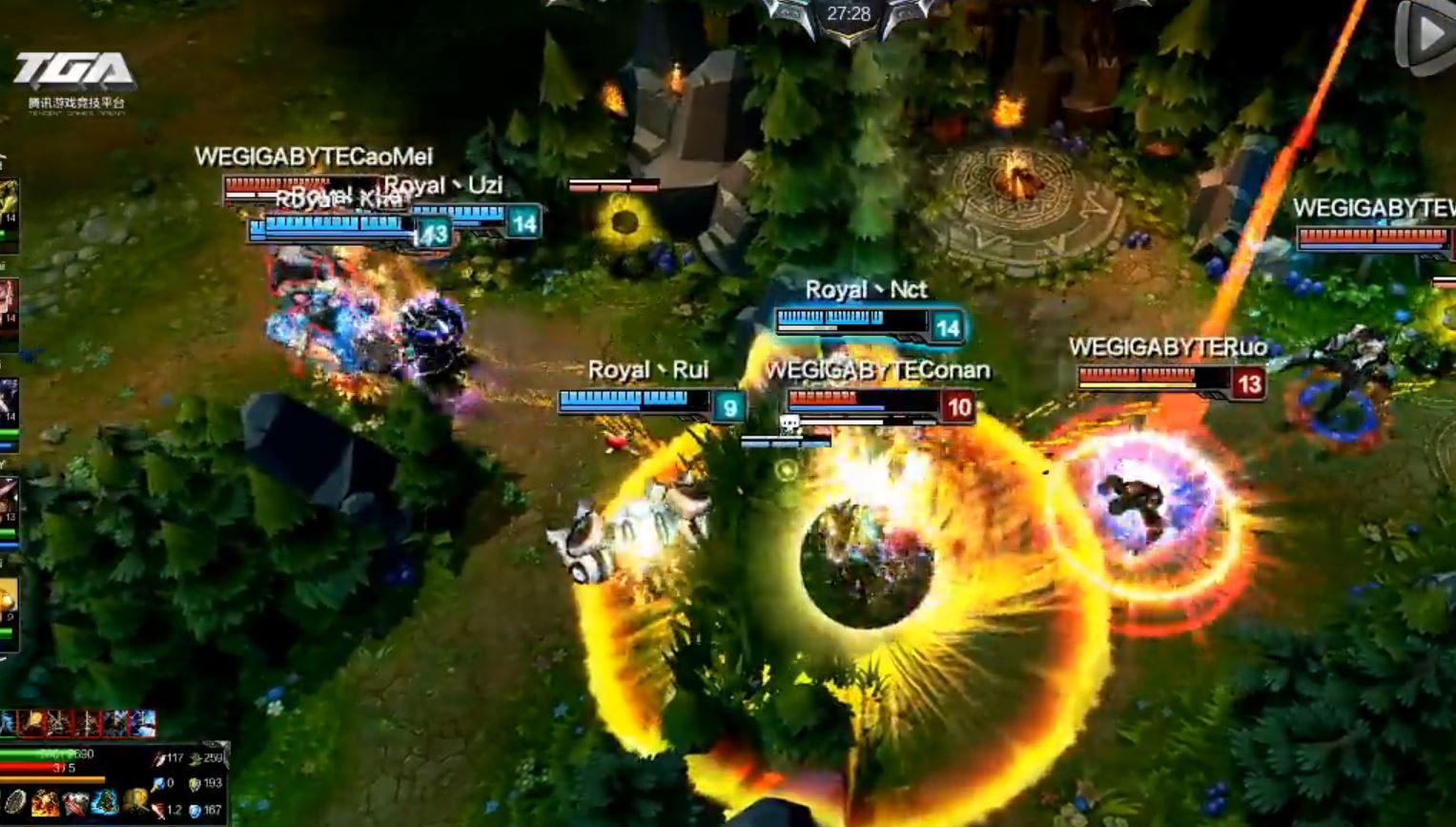Click the video play button overlay
The width and height of the screenshot is (1456, 827).
click(x=1425, y=36)
